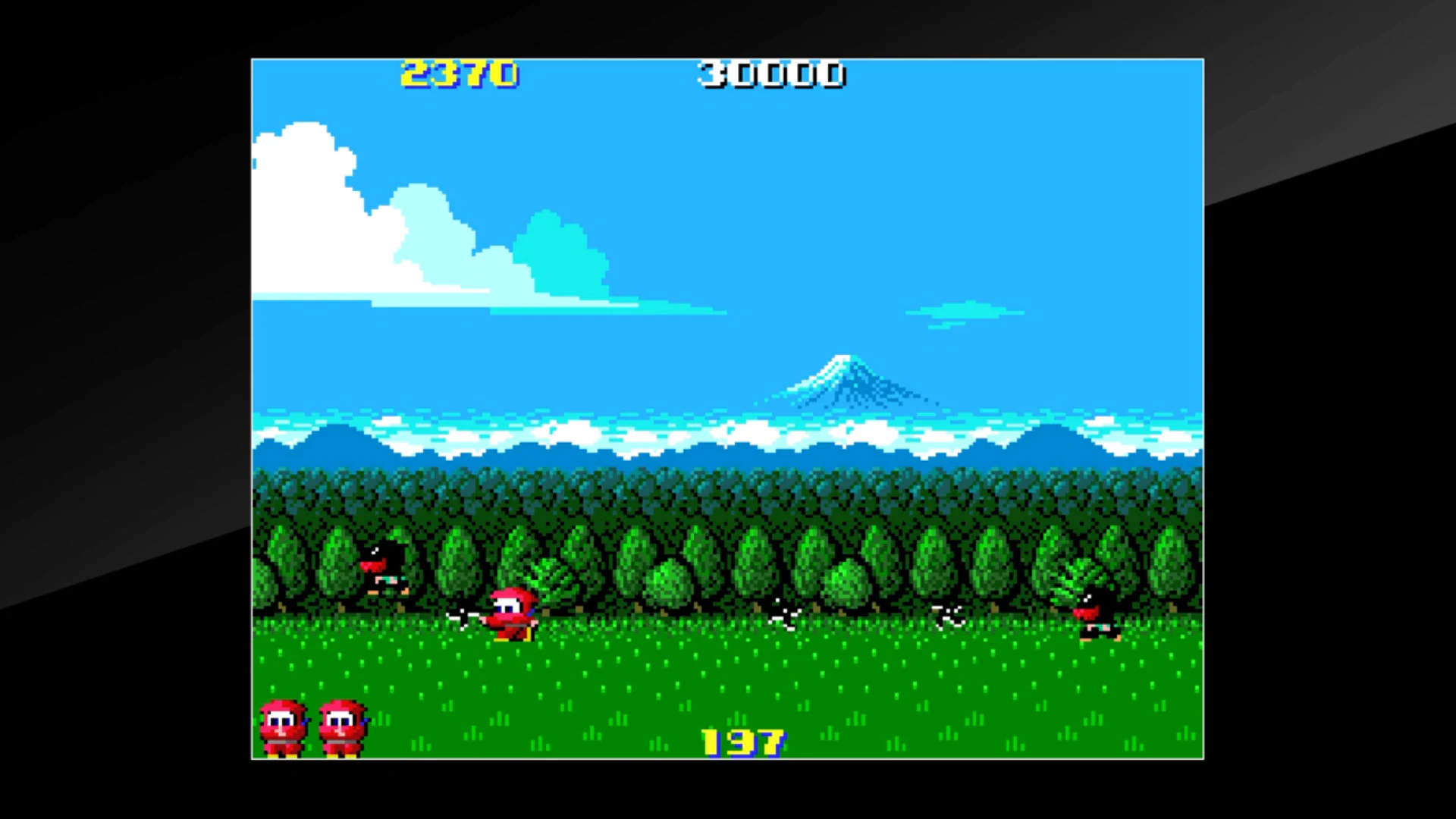Screen dimensions: 1456x819
Task: Click the current score 2370
Action: 460,75
